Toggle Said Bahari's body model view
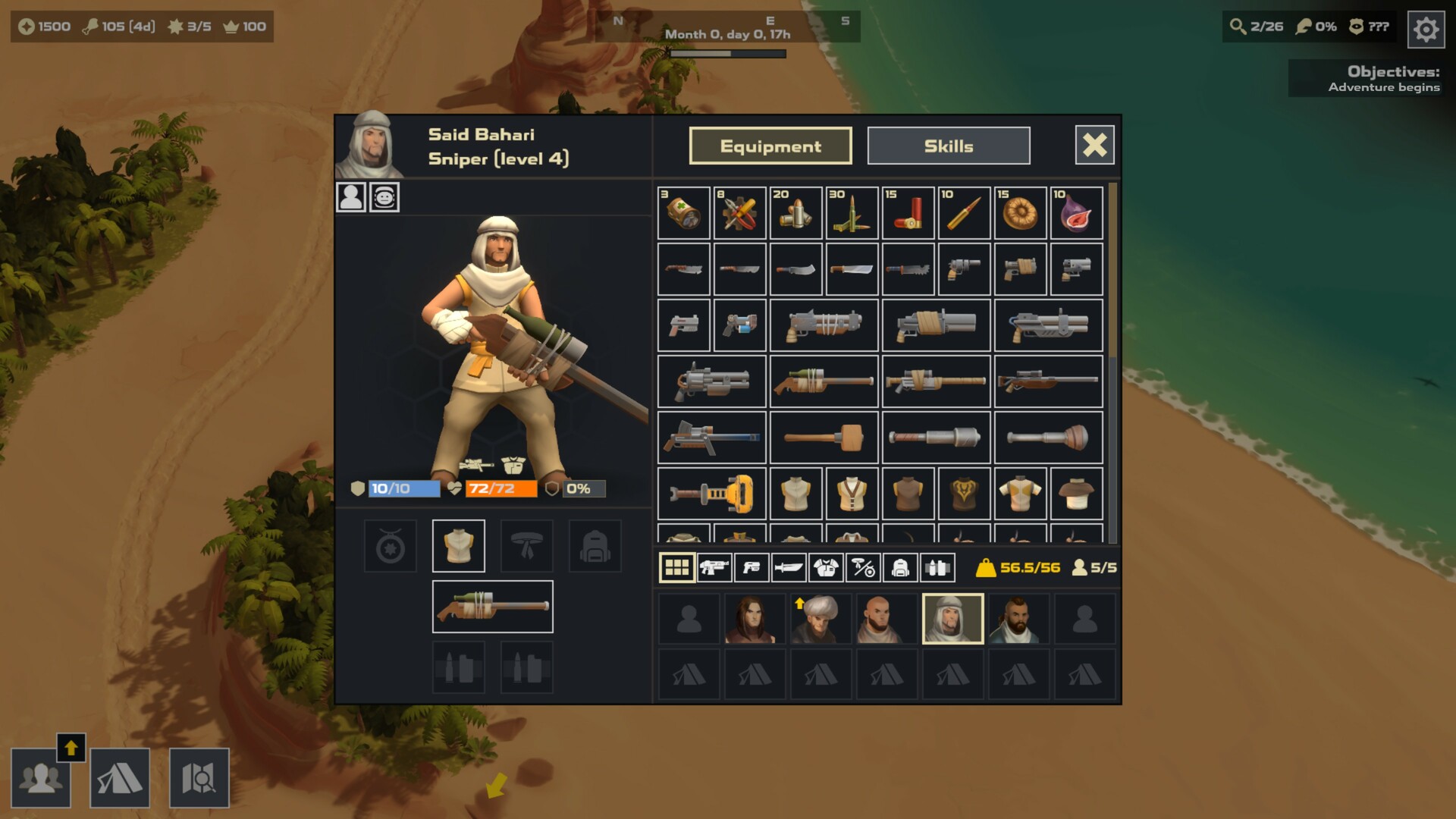This screenshot has width=1456, height=819. pos(350,198)
